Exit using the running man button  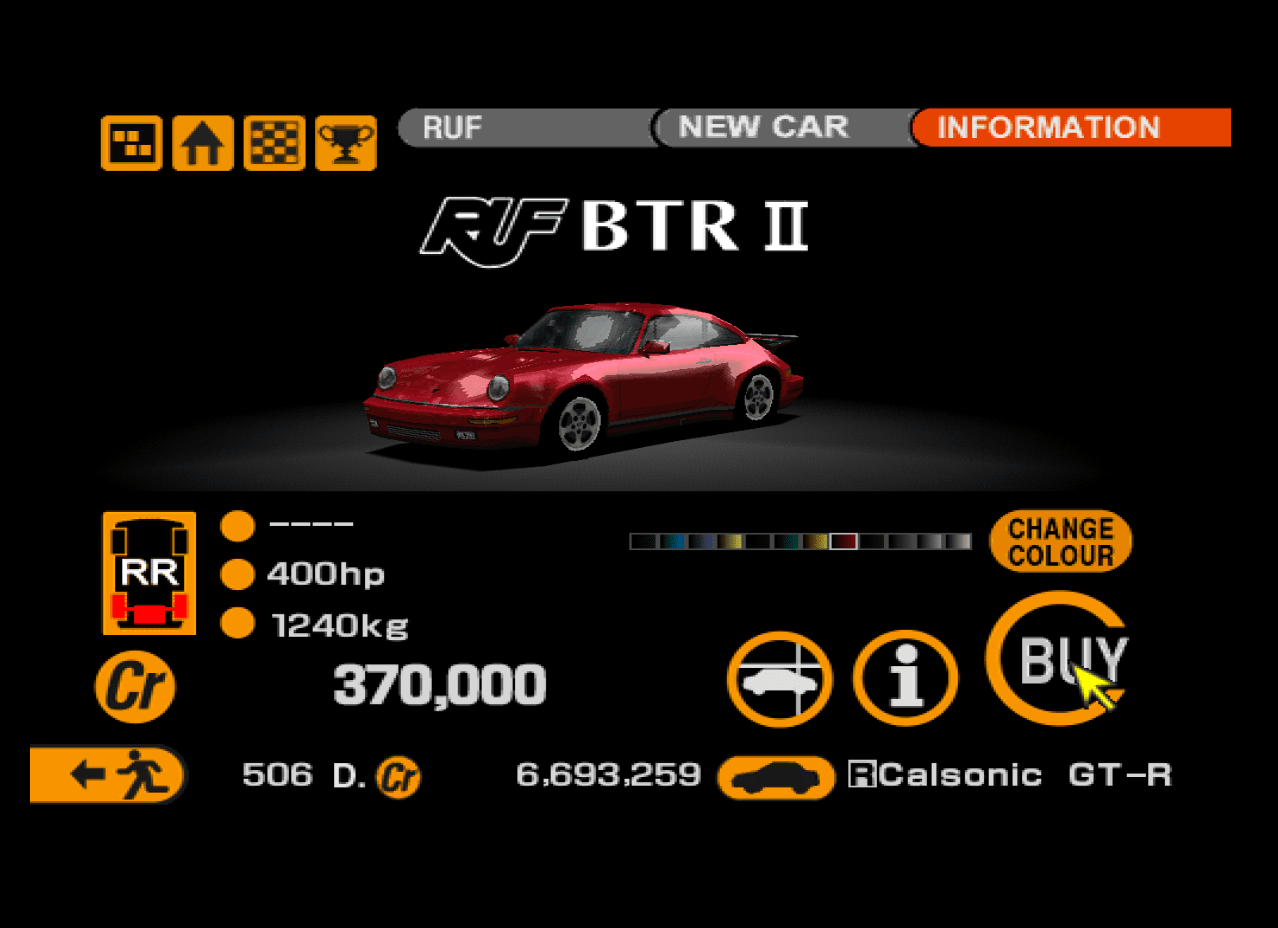[108, 775]
